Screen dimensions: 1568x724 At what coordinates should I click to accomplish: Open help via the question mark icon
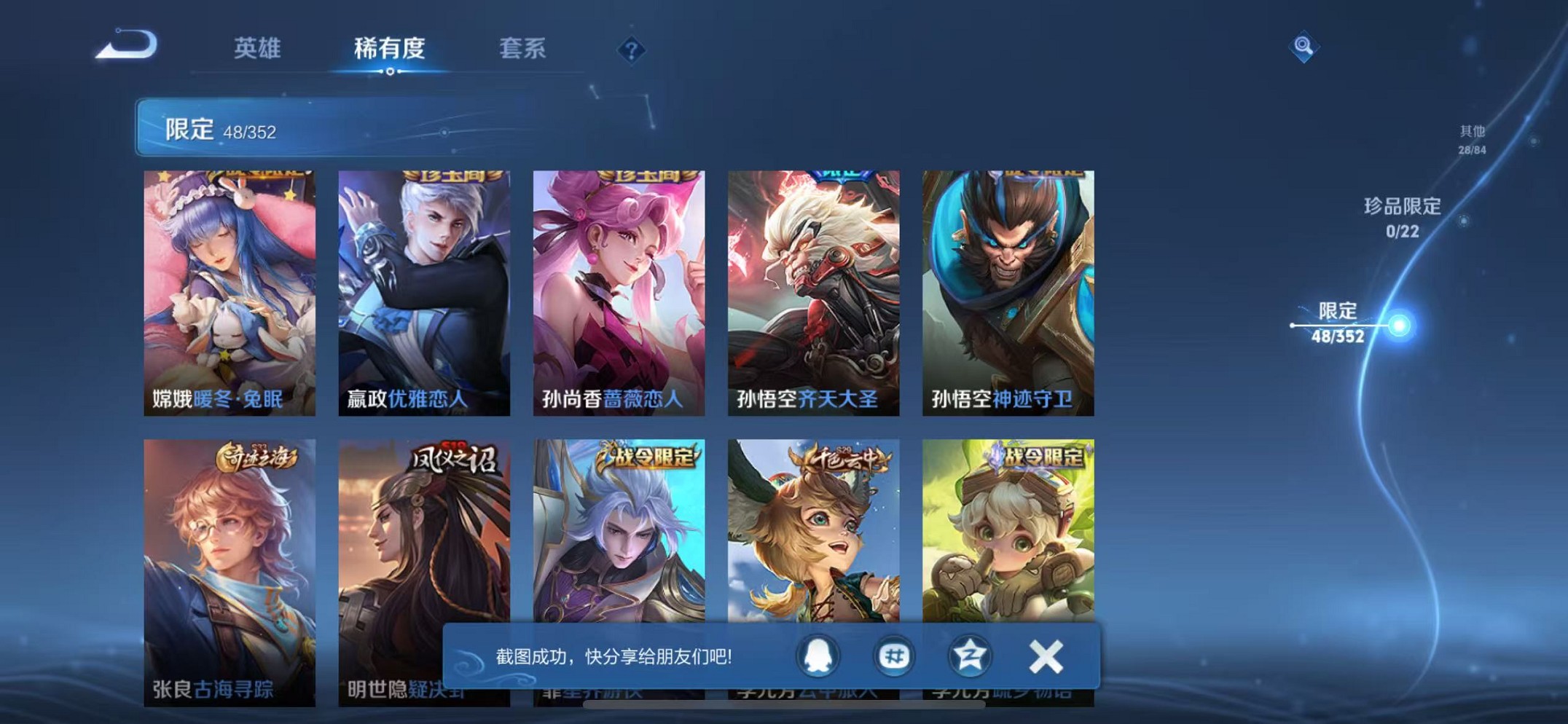point(631,51)
